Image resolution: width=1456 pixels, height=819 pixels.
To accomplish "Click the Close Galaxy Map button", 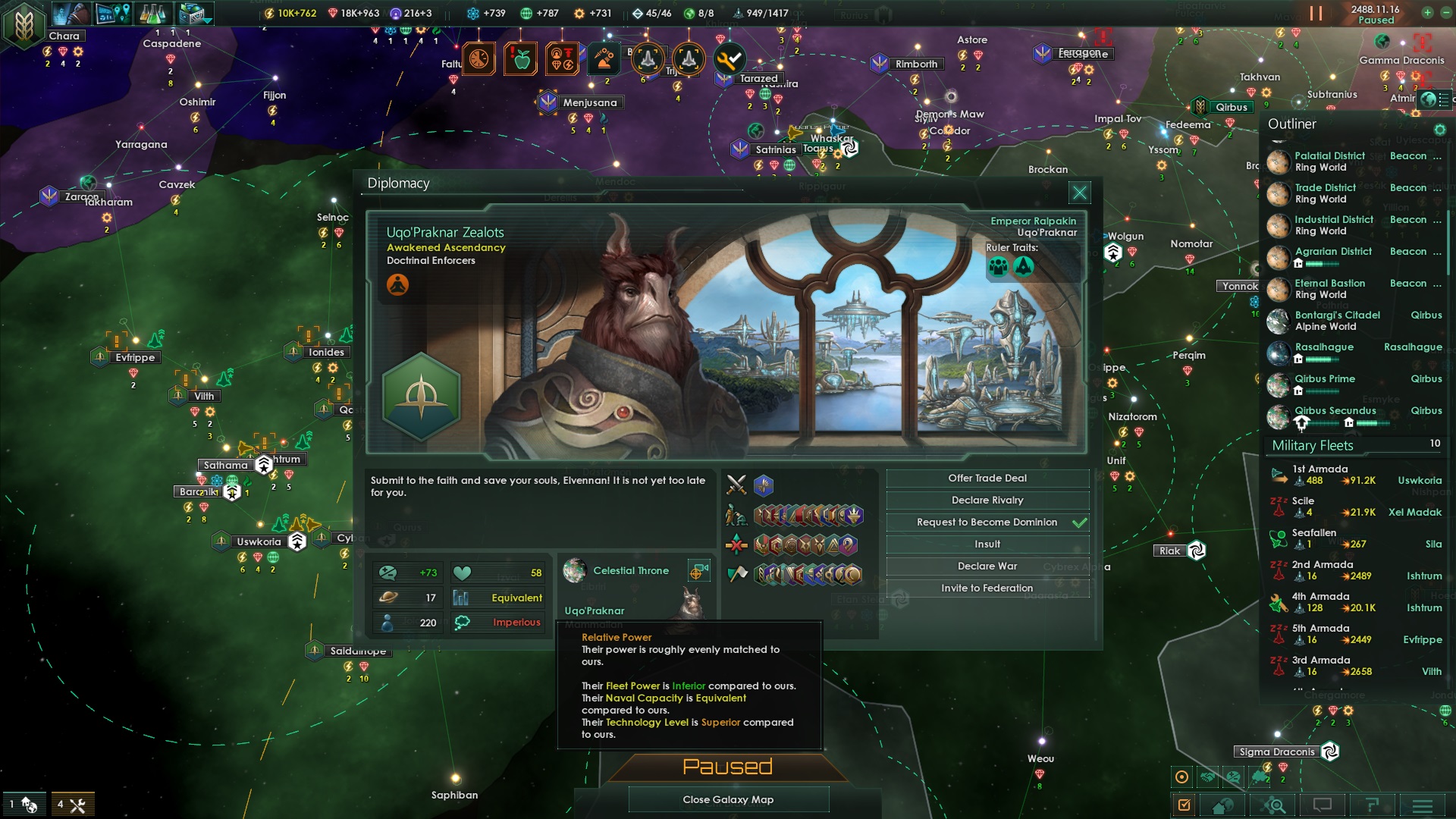I will (x=728, y=799).
